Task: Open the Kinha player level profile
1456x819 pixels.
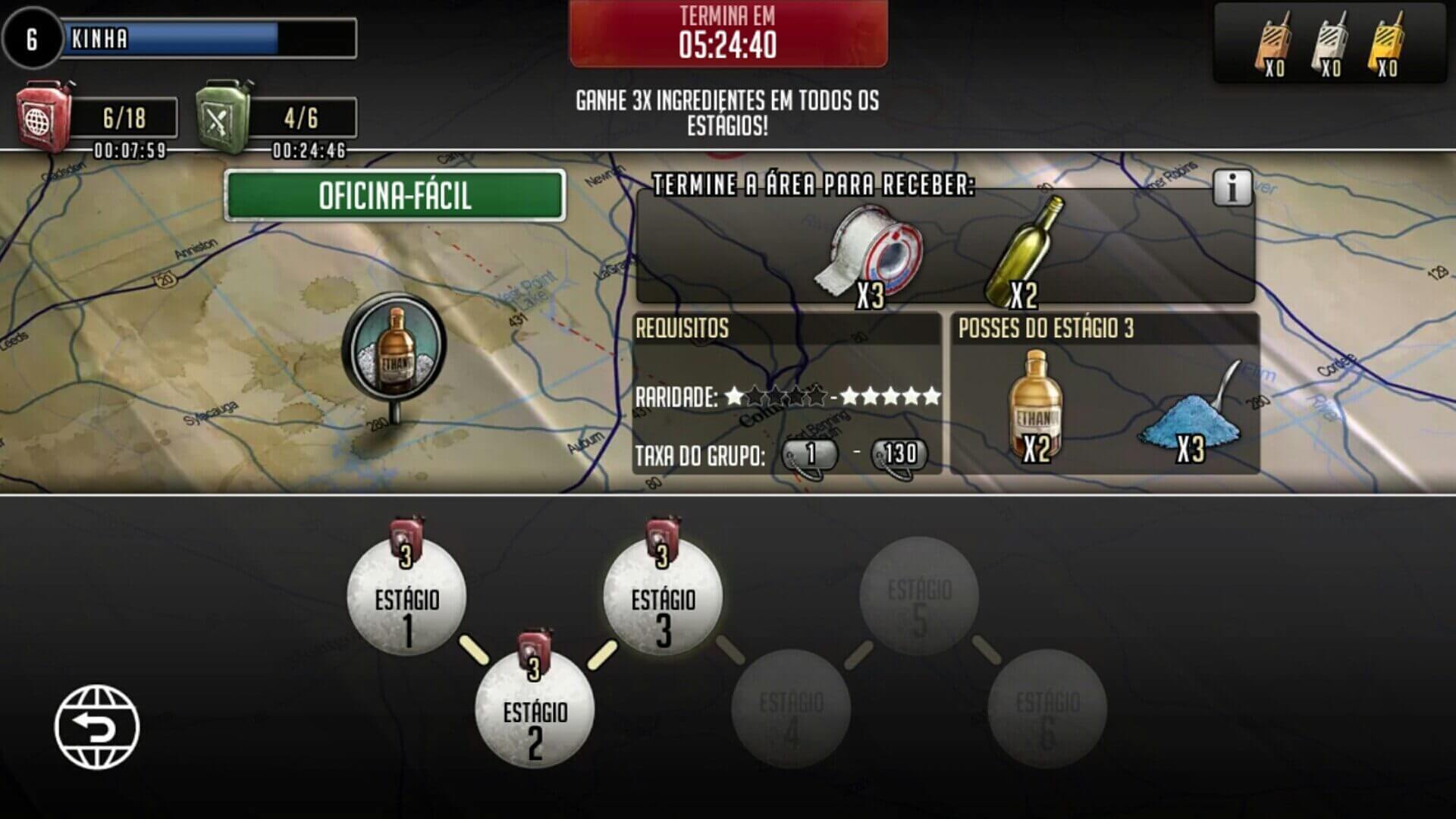Action: 32,38
